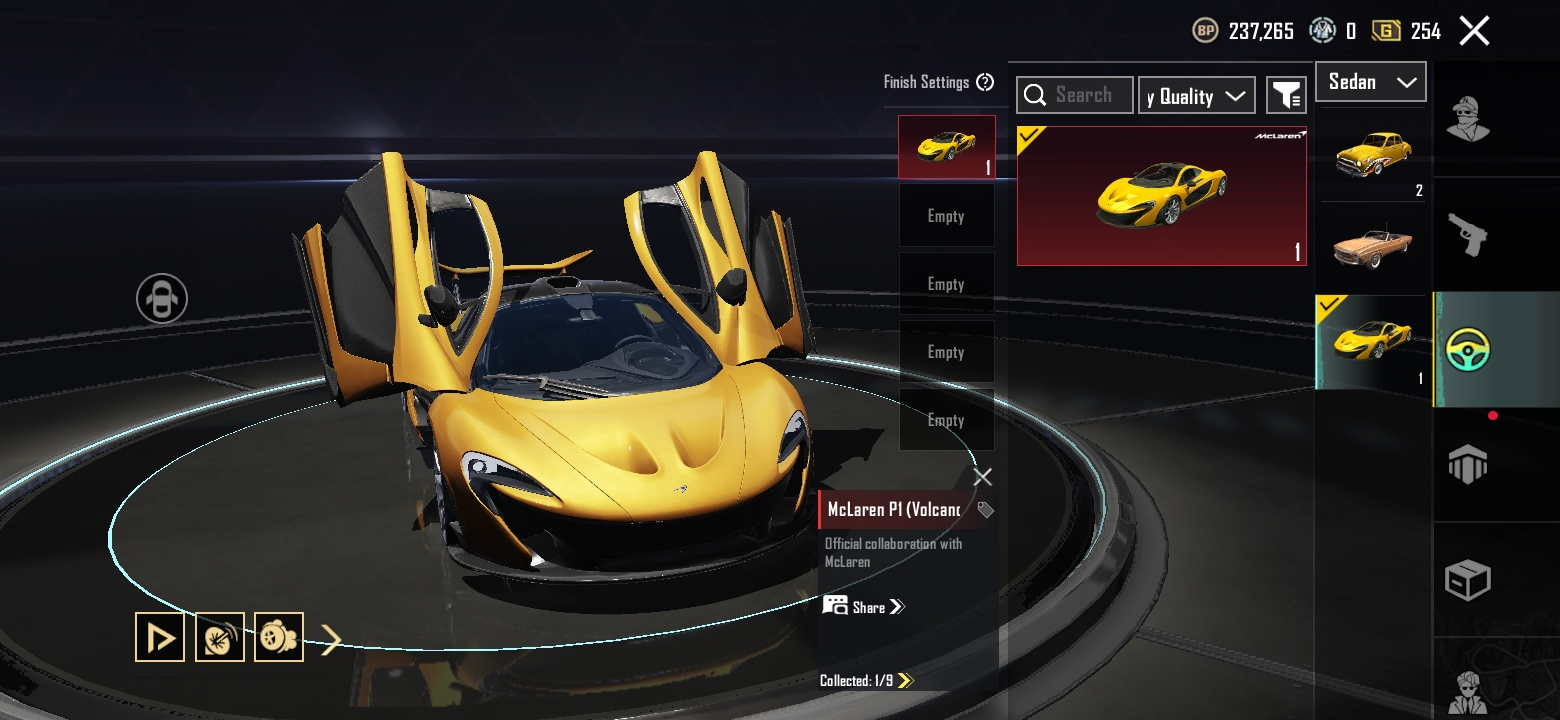This screenshot has width=1560, height=720.
Task: Open the Quality sort dropdown
Action: [1196, 96]
